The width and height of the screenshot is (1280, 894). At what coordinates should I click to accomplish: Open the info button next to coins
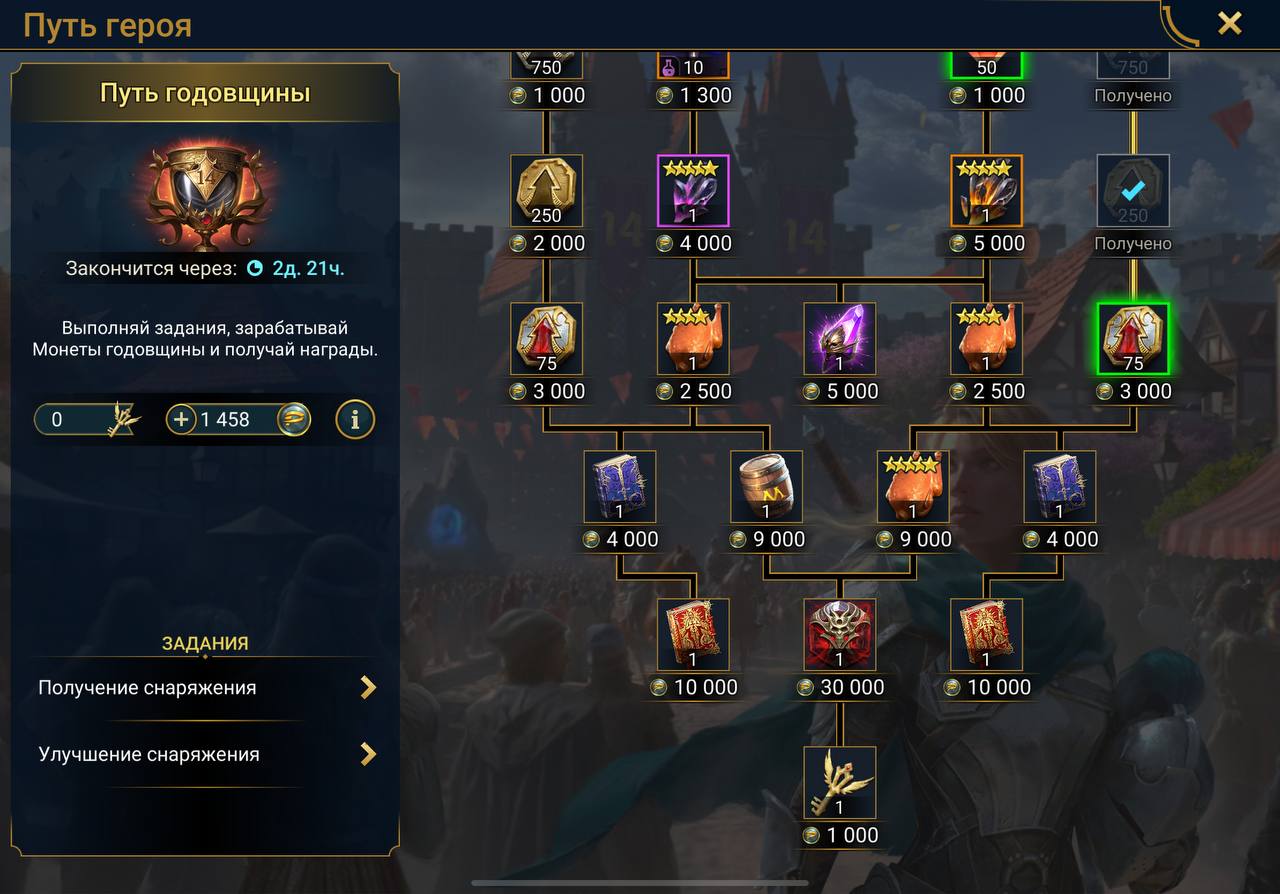355,420
